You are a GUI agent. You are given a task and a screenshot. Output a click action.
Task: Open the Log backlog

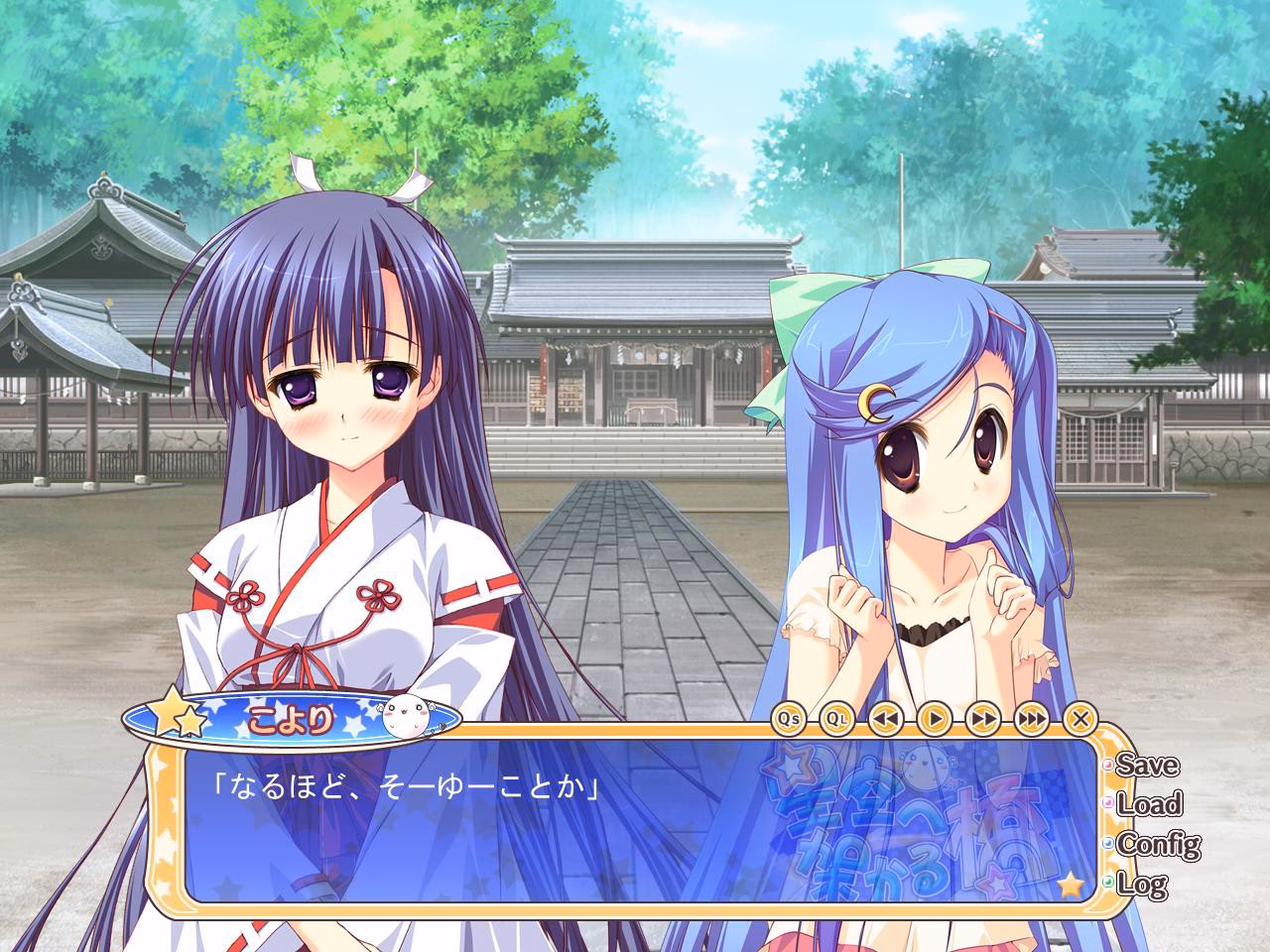[x=1141, y=883]
